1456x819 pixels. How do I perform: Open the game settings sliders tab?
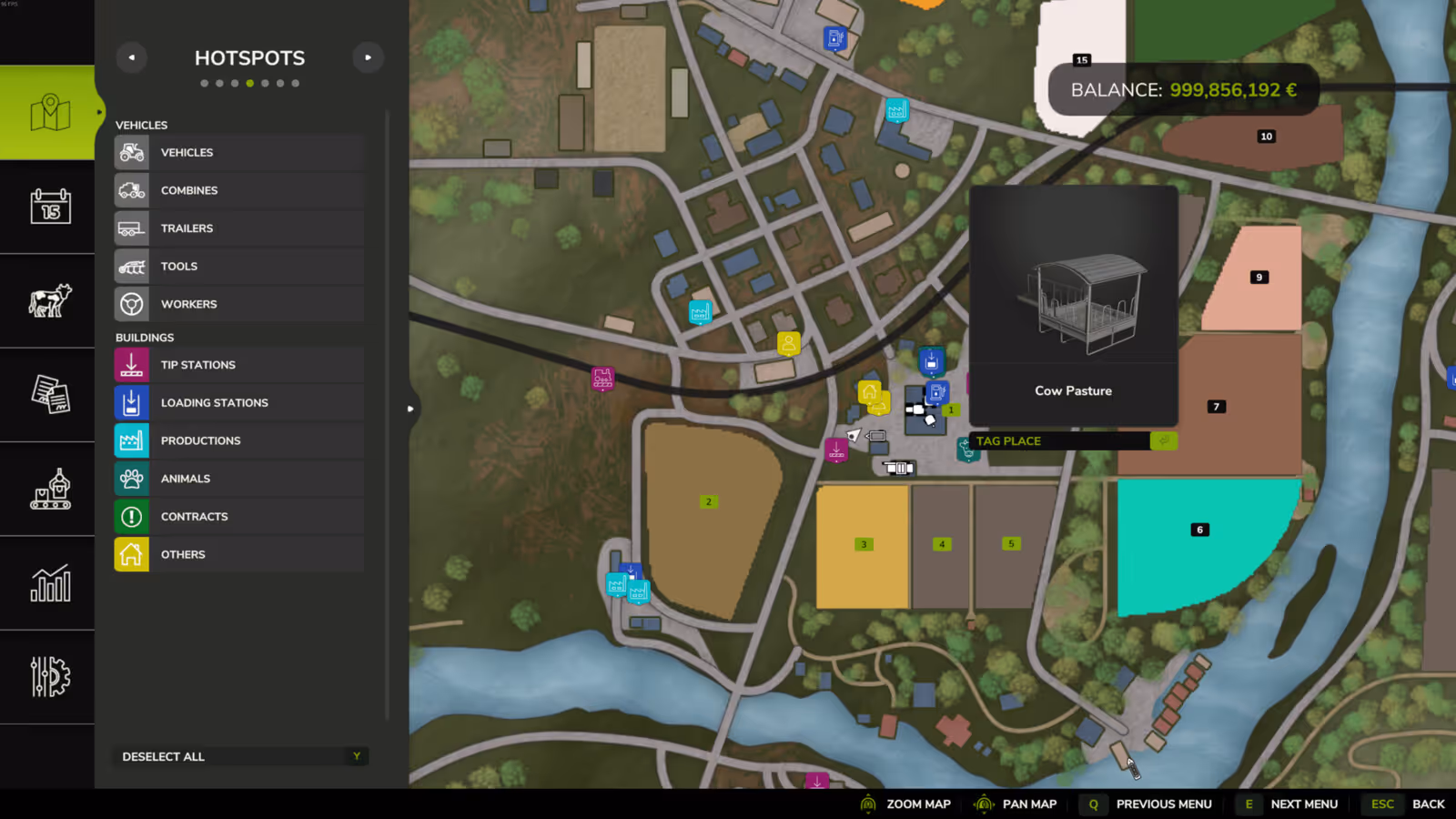click(50, 677)
